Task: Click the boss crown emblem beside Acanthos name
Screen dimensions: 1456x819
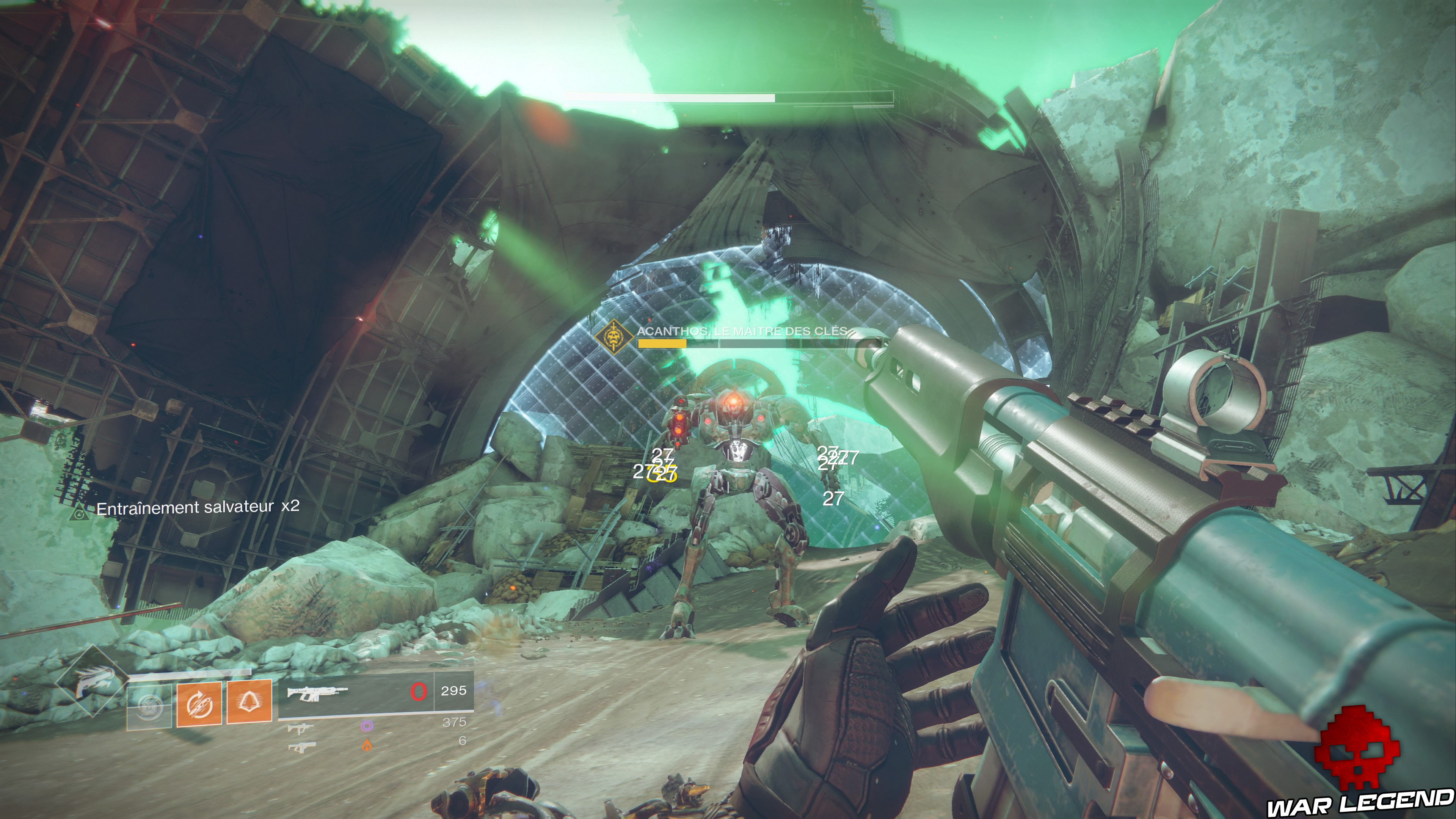Action: point(613,337)
